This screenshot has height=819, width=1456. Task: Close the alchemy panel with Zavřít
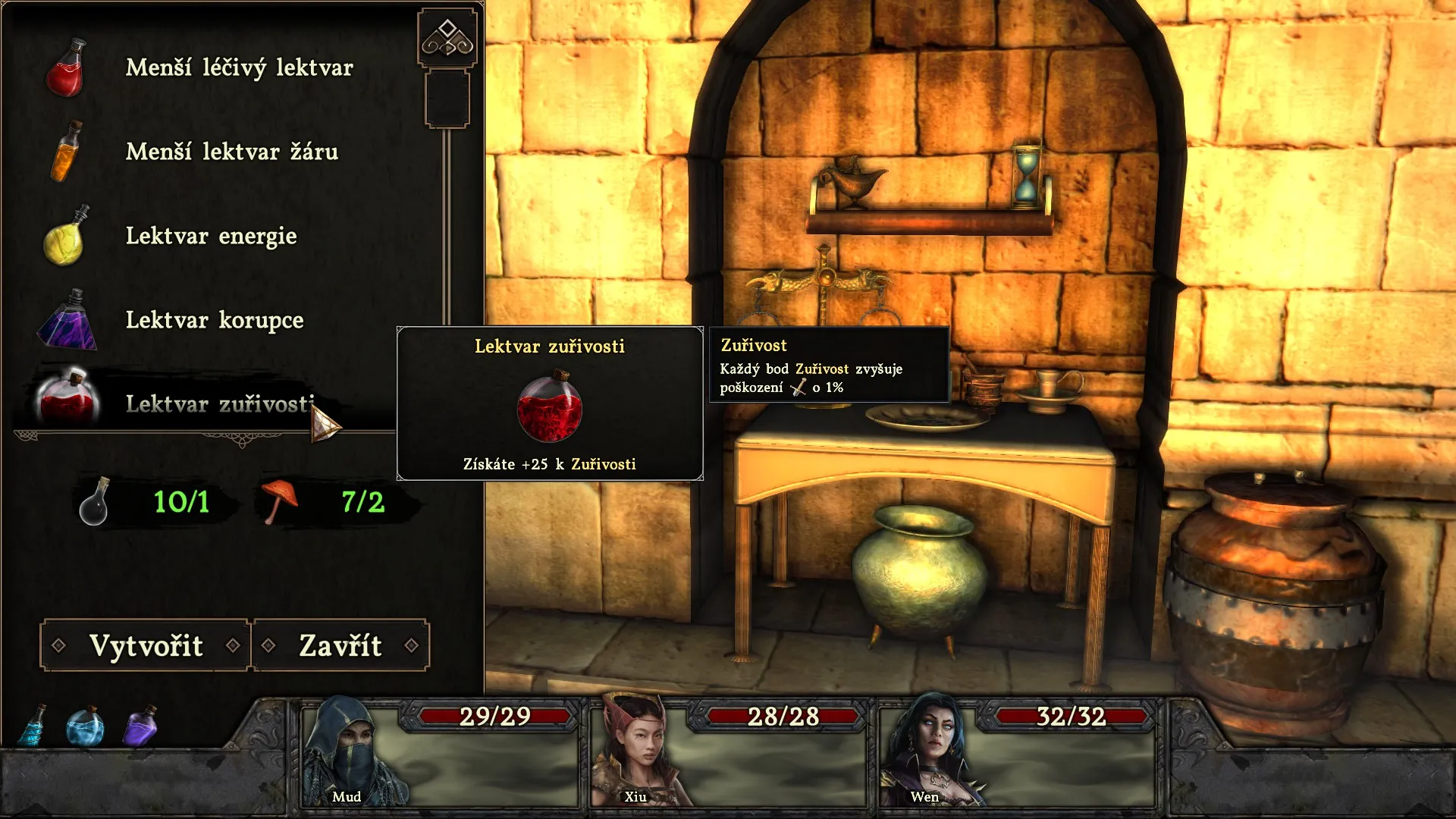(340, 645)
